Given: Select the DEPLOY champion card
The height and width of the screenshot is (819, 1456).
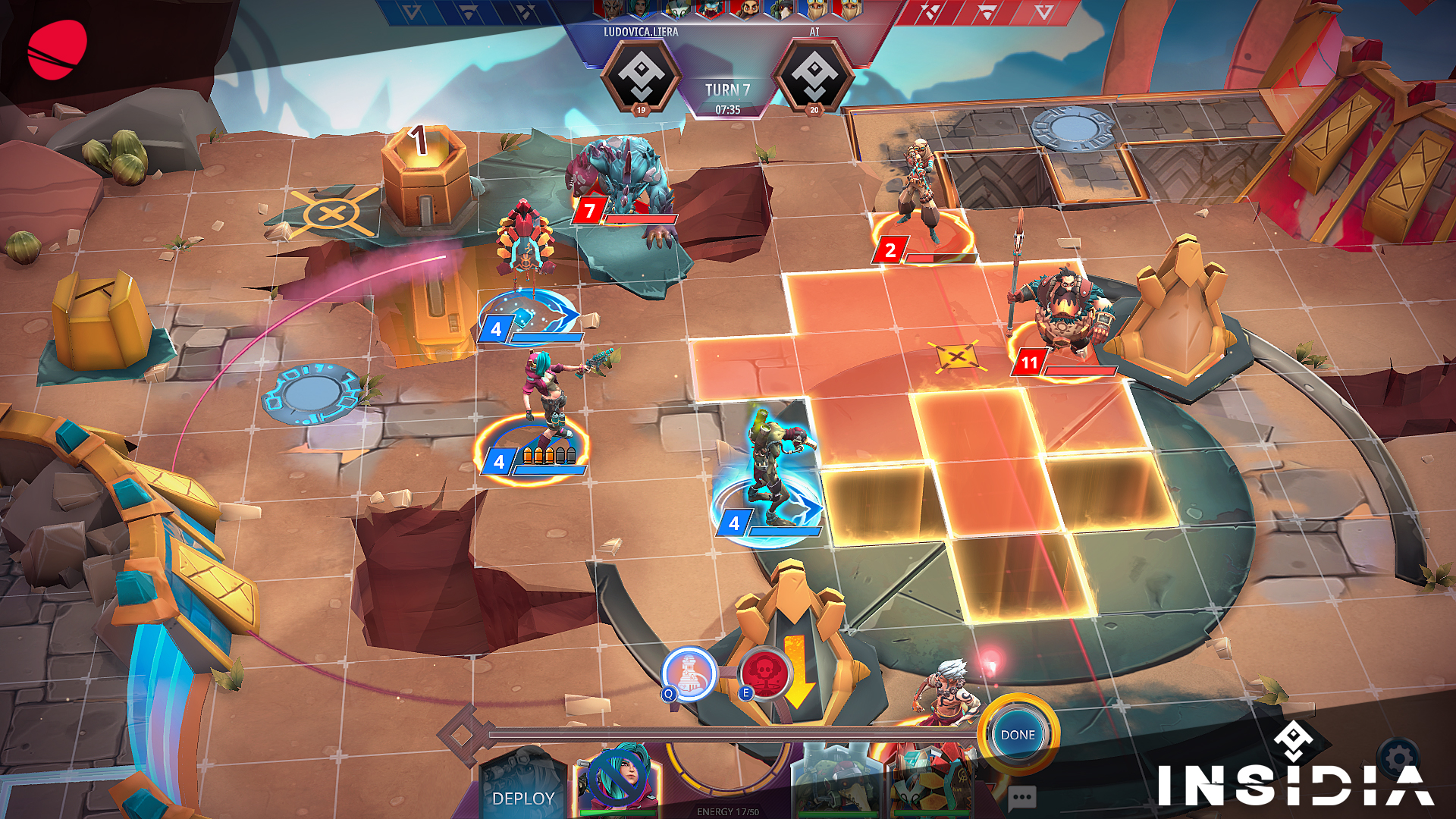Looking at the screenshot, I should (x=523, y=789).
